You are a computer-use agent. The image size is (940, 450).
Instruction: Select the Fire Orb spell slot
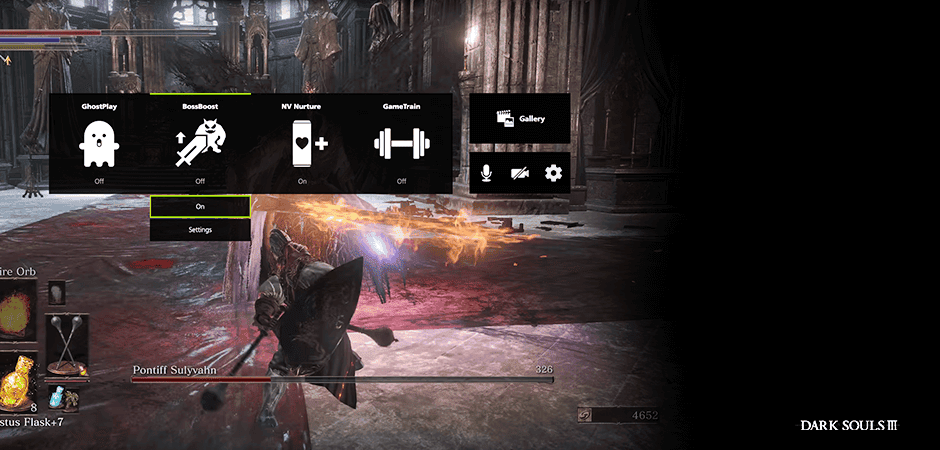(17, 313)
